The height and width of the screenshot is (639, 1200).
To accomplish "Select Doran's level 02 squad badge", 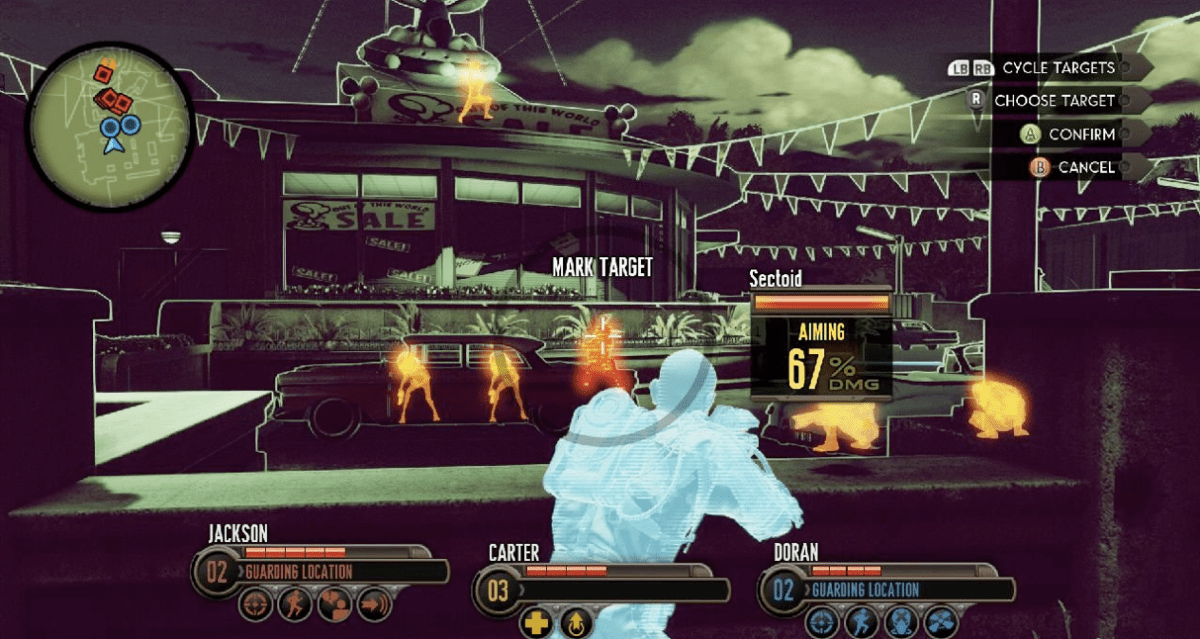I will pos(783,589).
